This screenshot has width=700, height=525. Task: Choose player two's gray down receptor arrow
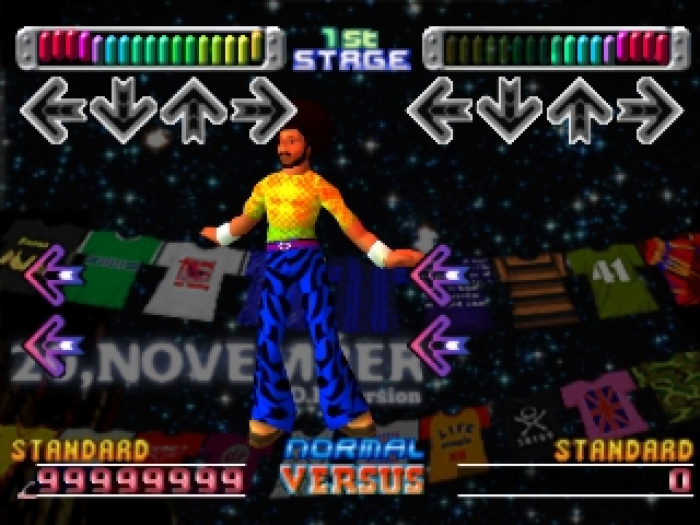click(x=509, y=110)
